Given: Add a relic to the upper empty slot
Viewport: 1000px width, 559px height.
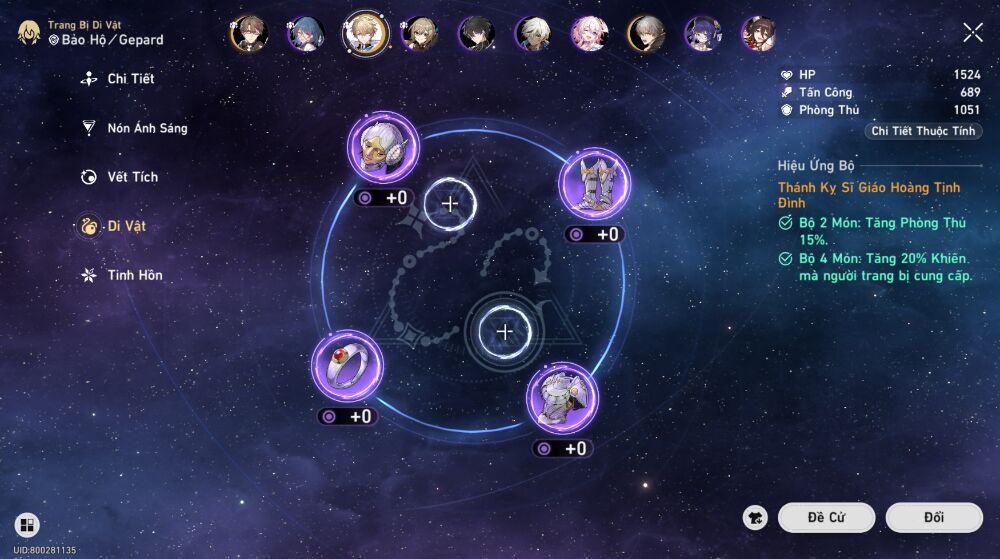Looking at the screenshot, I should pos(450,204).
